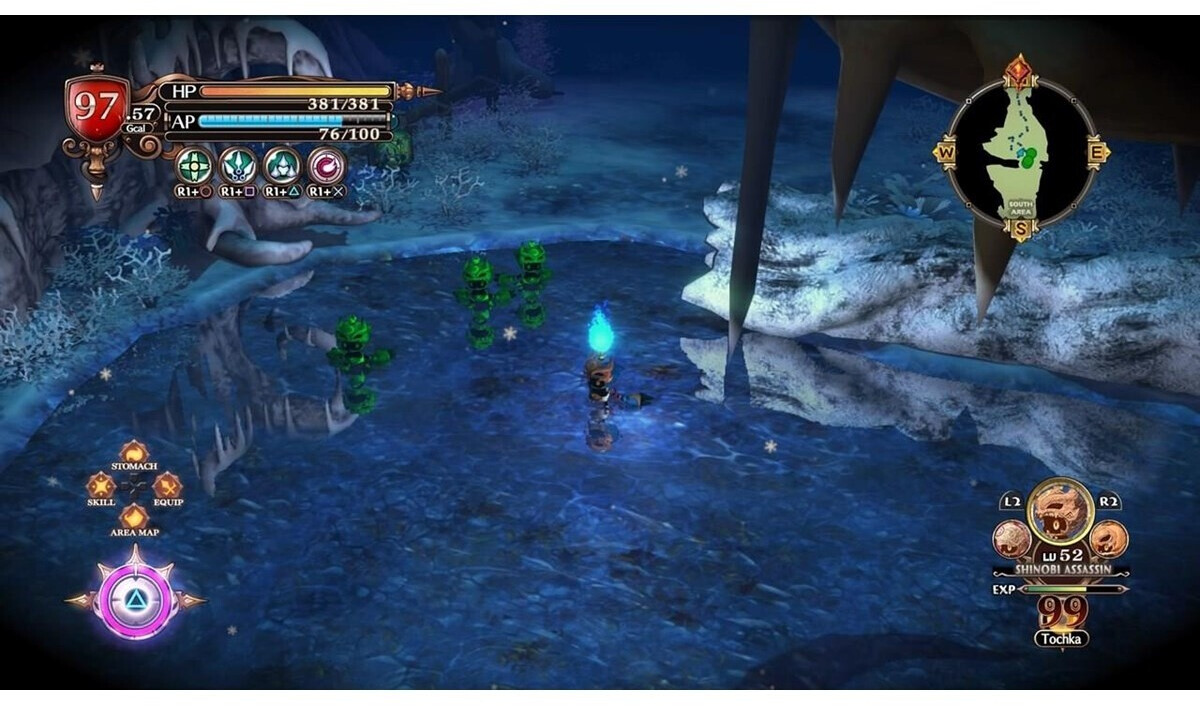Switch to the right facet portrait
This screenshot has width=1200, height=706.
pos(1108,540)
